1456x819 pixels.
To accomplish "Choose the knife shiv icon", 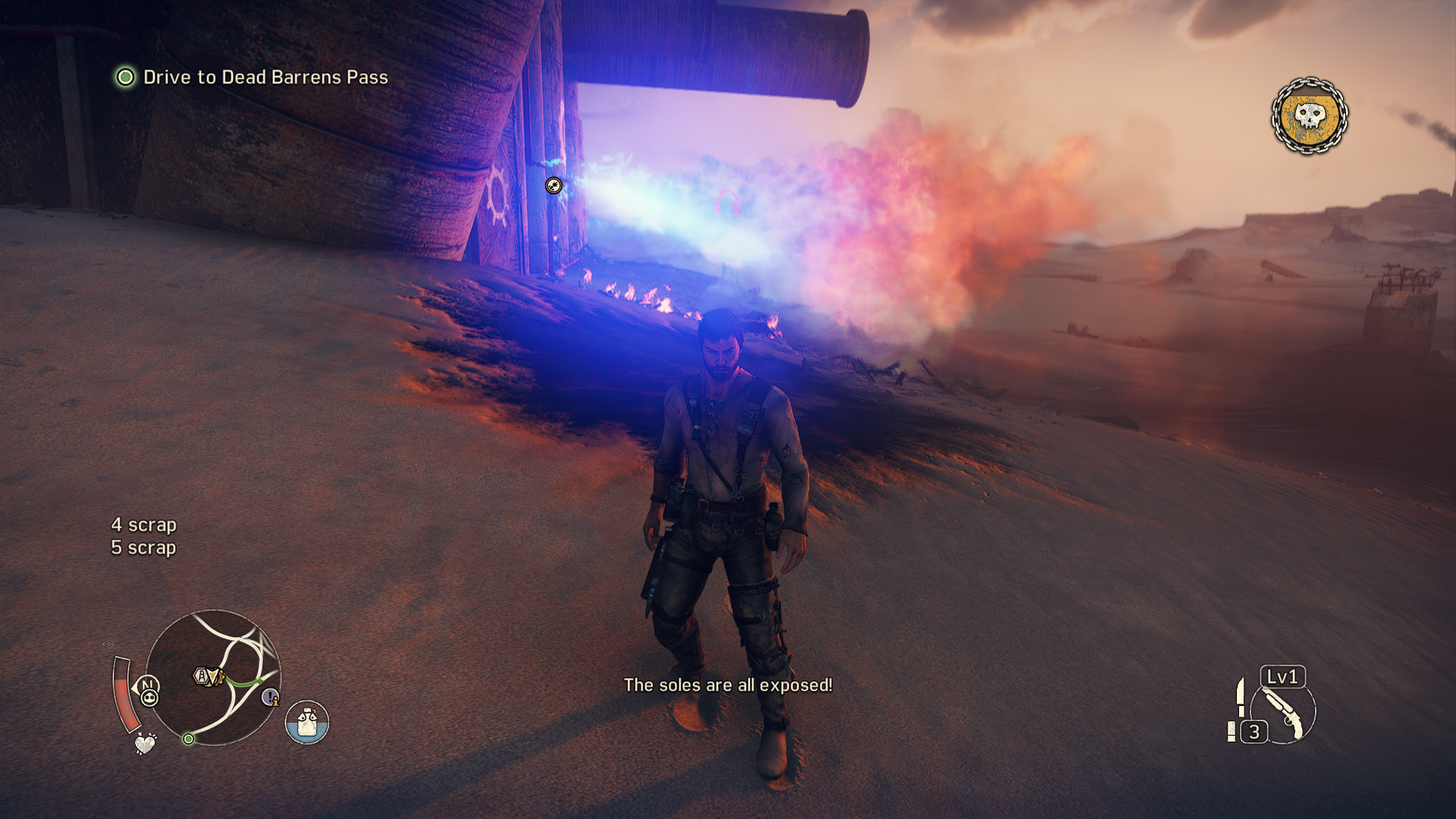I will tap(1241, 697).
